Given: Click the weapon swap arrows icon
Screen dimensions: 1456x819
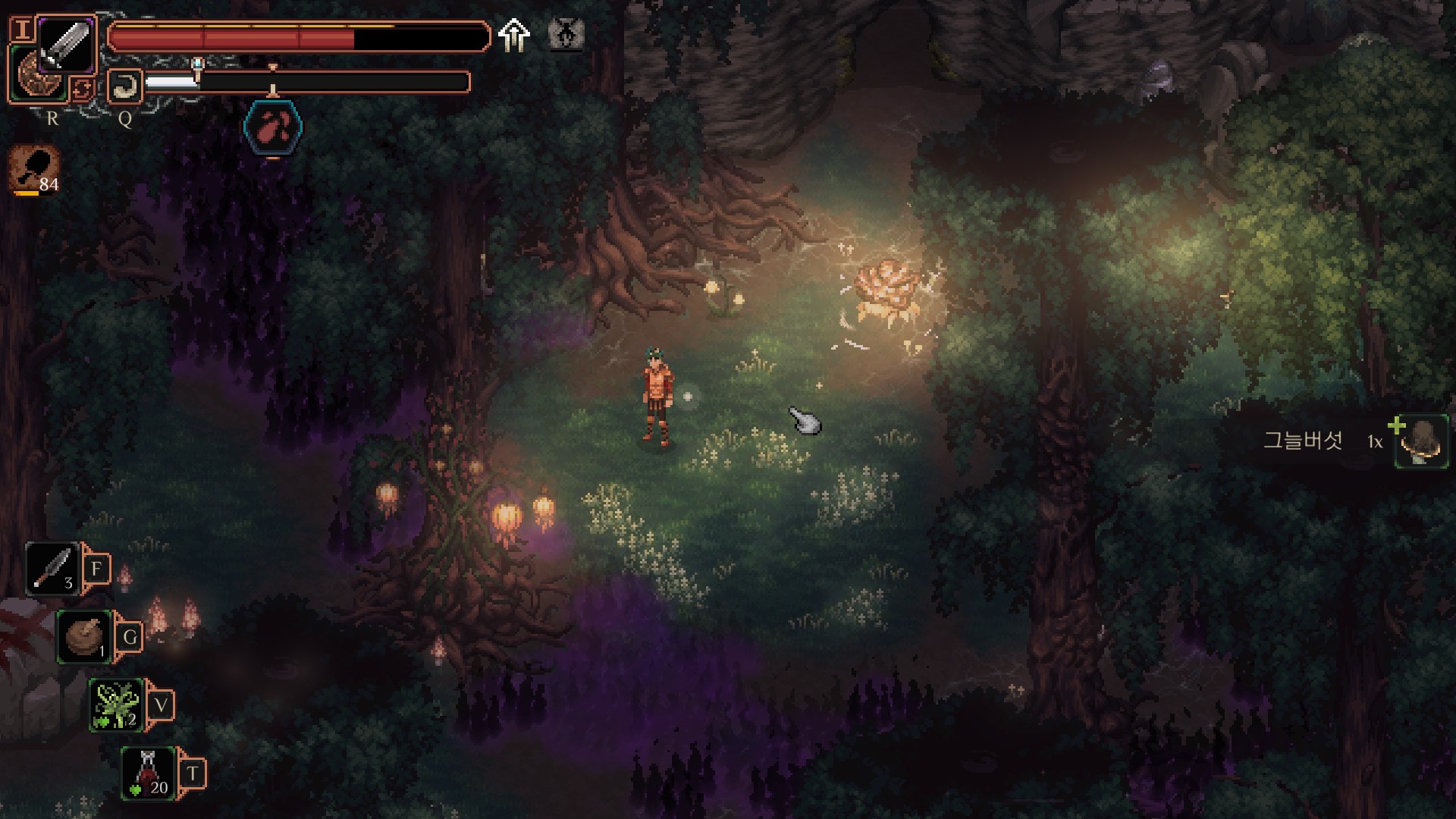Looking at the screenshot, I should click(82, 89).
